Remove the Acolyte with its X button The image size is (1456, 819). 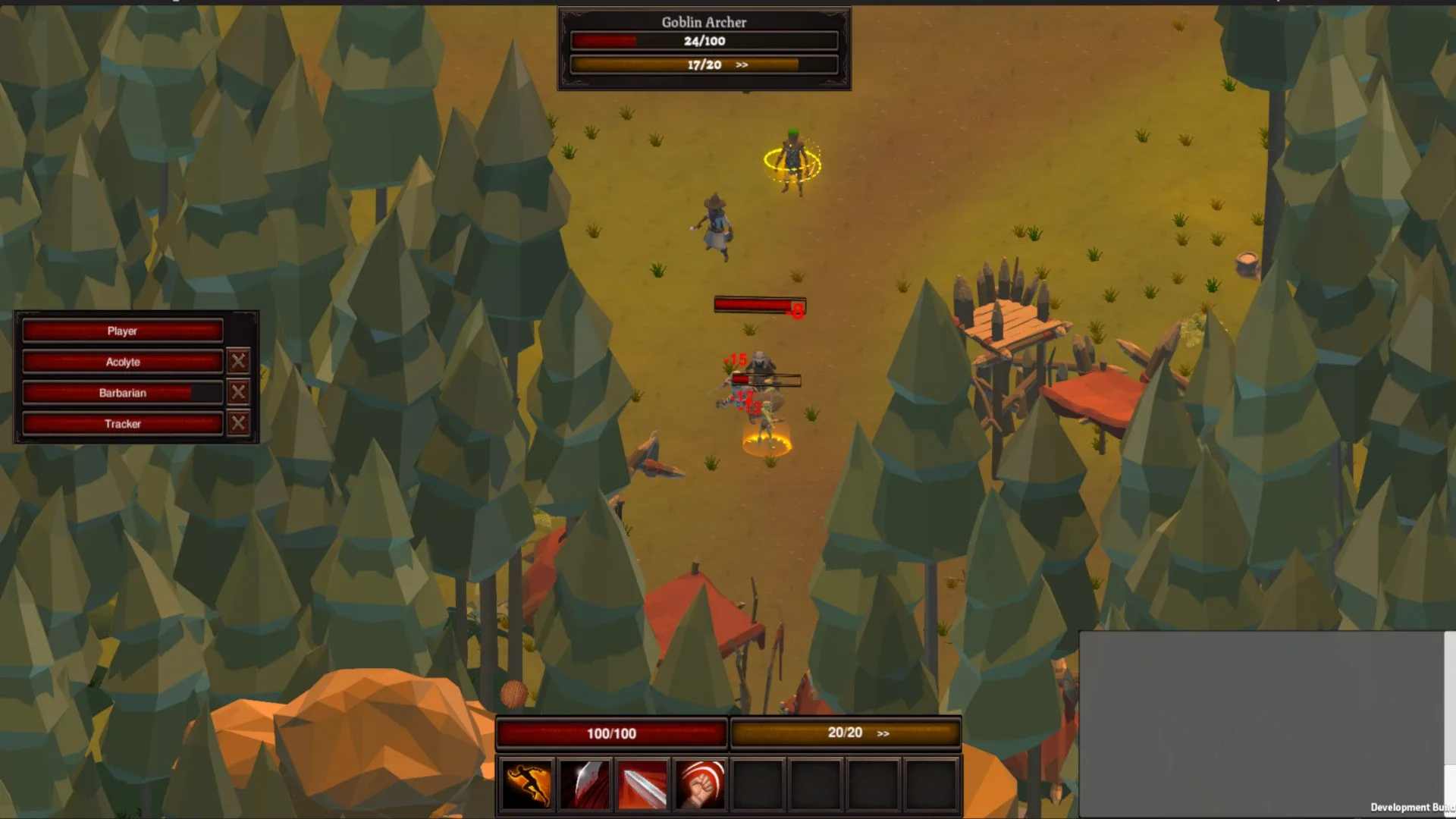point(238,361)
